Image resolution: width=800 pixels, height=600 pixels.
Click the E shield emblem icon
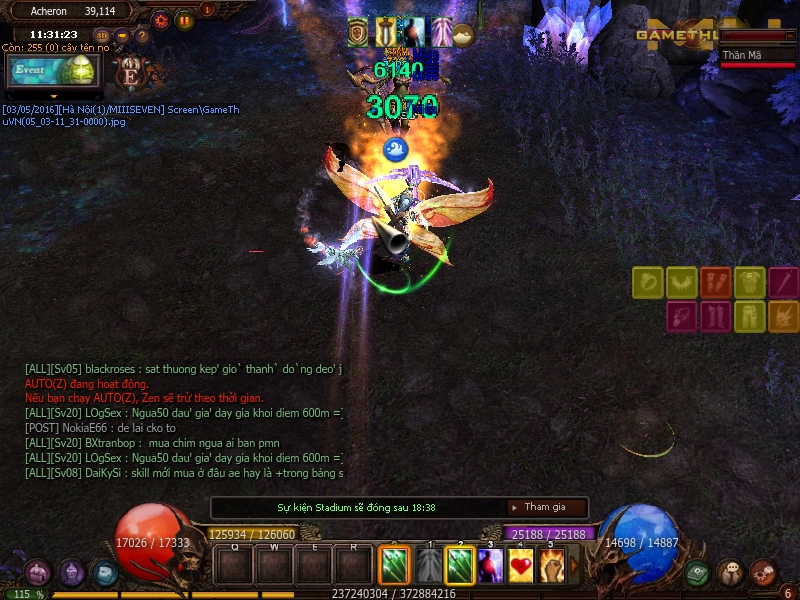pos(130,74)
